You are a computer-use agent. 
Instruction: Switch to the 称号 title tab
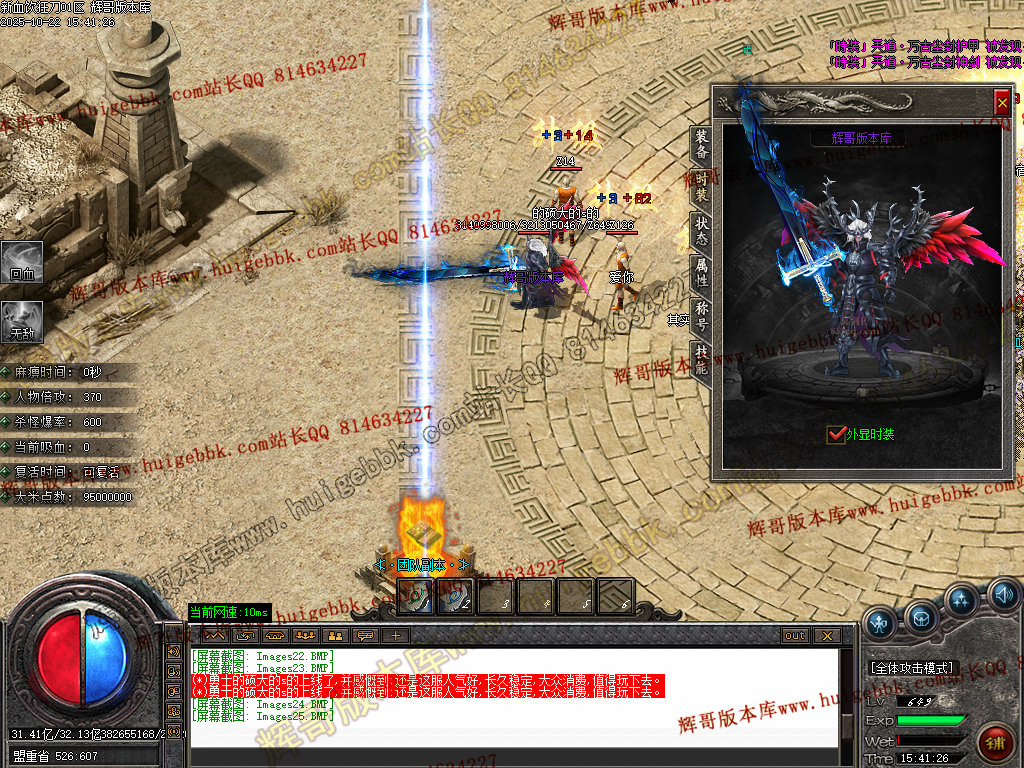tap(702, 315)
